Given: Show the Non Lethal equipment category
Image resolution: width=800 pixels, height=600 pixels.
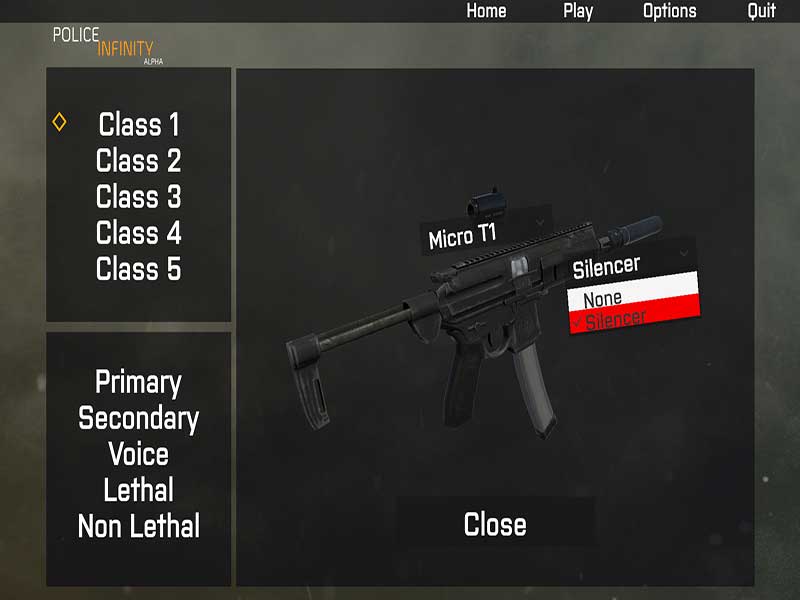Looking at the screenshot, I should point(138,526).
